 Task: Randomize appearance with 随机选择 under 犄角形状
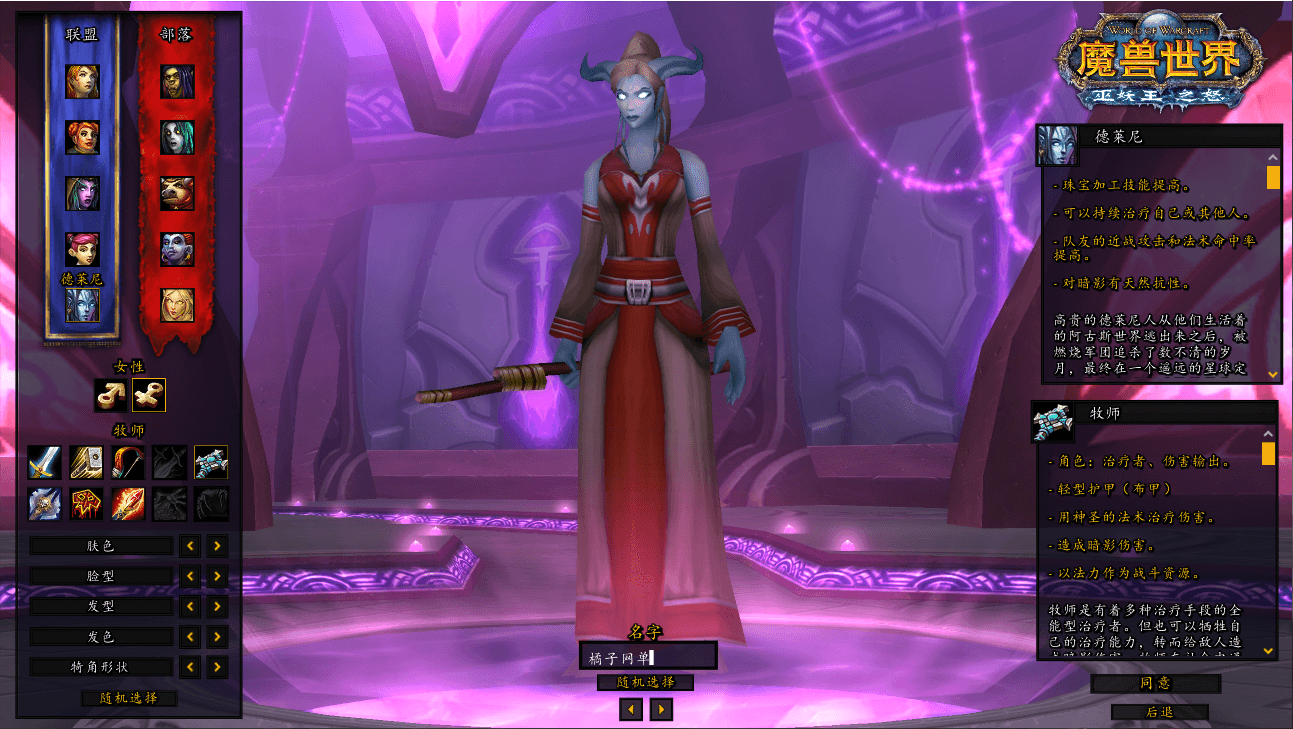pyautogui.click(x=129, y=698)
